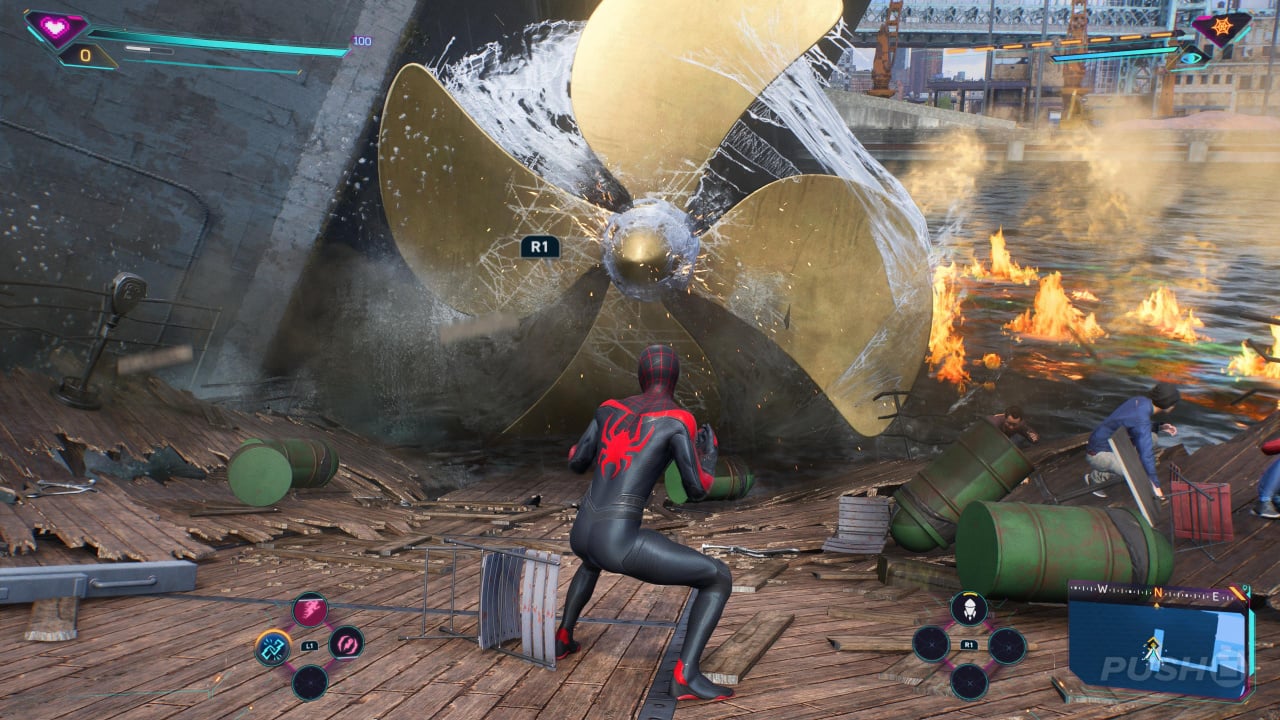Click the pink heart health icon
The height and width of the screenshot is (720, 1280).
pyautogui.click(x=56, y=27)
